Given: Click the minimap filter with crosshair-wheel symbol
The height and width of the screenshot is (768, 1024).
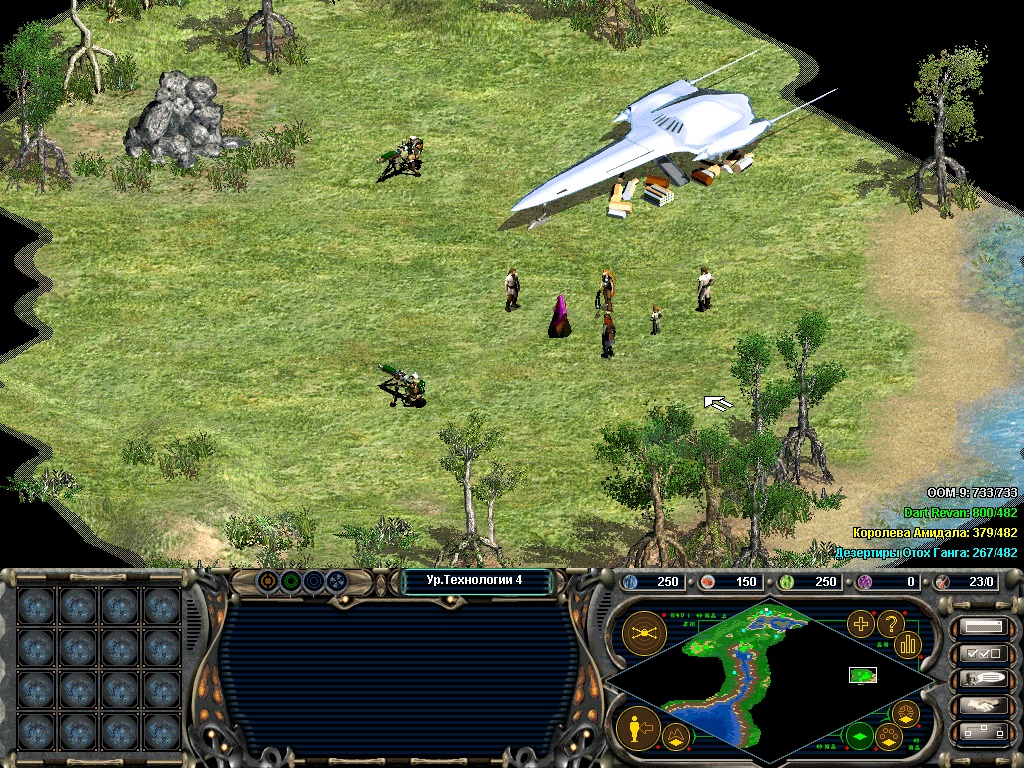Looking at the screenshot, I should click(x=904, y=713).
